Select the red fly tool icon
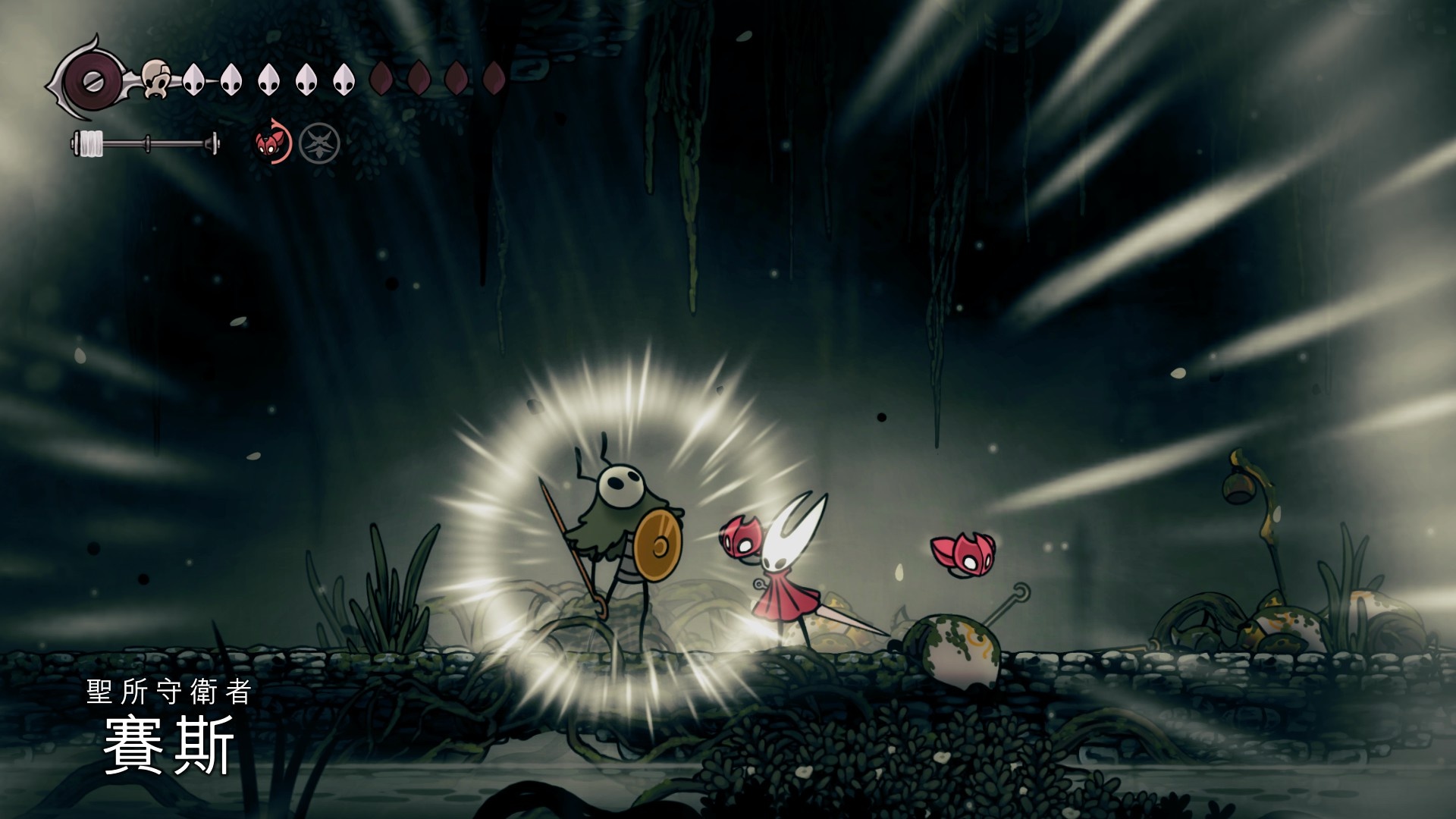 271,142
